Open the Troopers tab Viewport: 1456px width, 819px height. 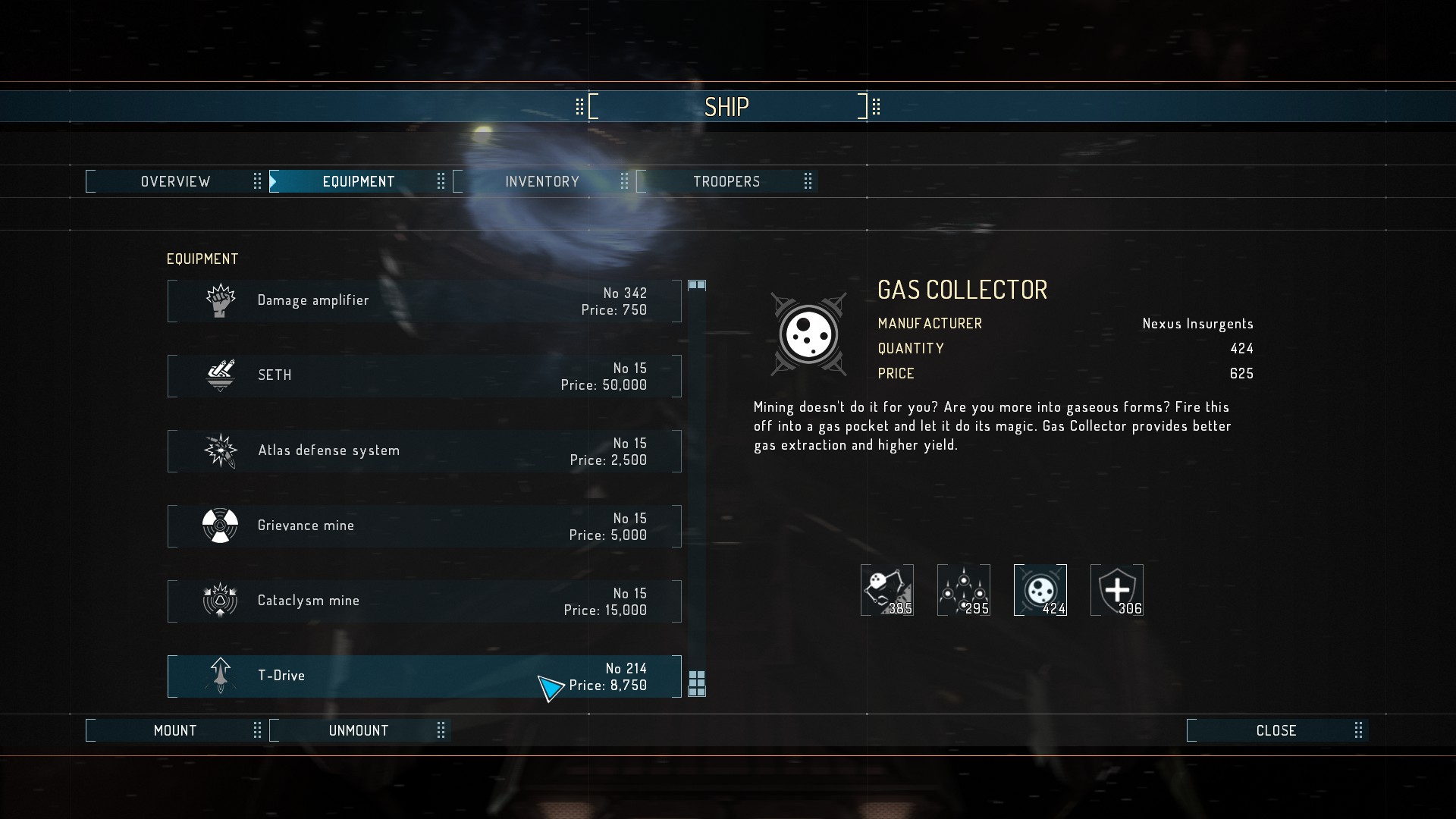click(x=726, y=182)
